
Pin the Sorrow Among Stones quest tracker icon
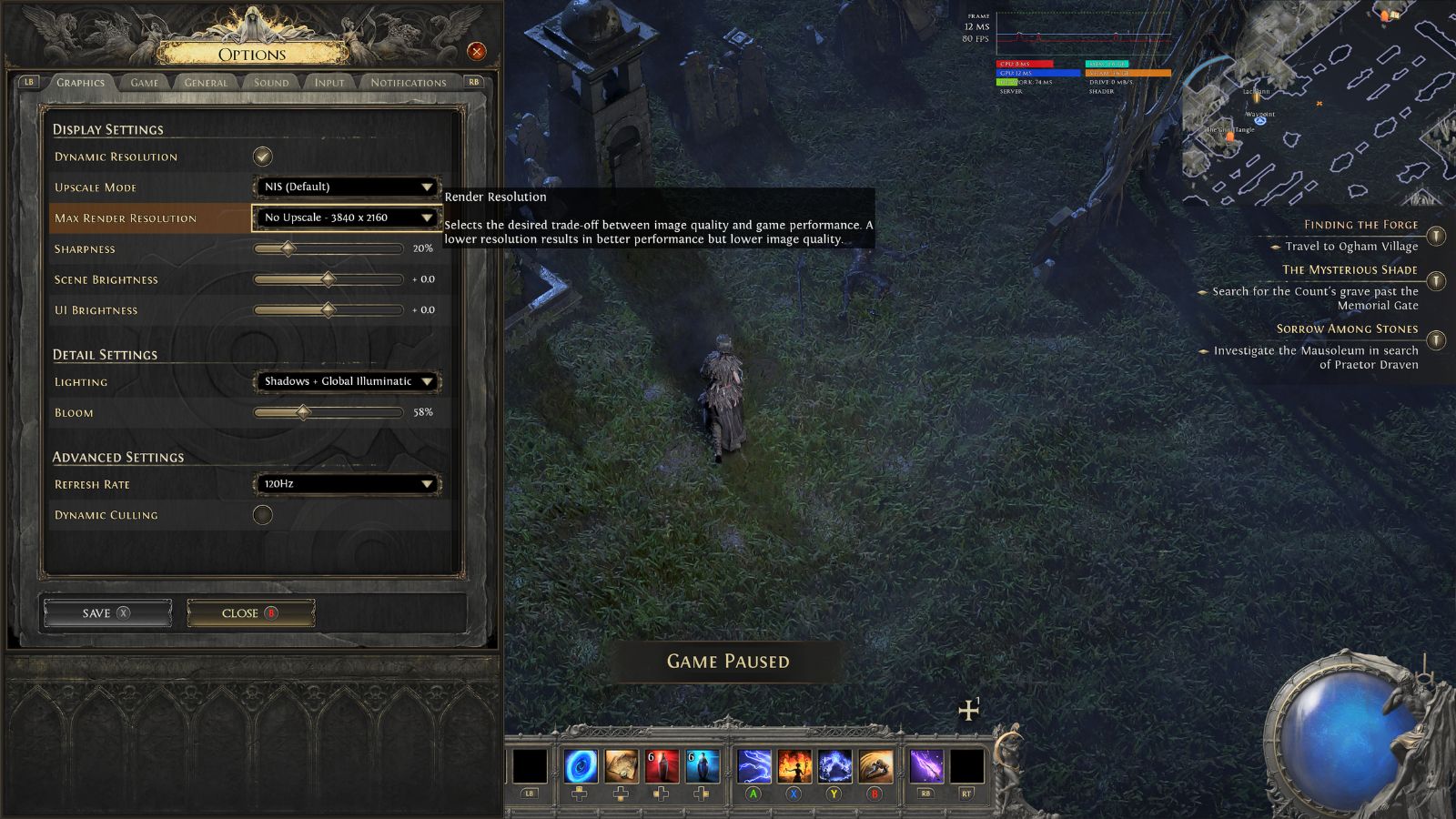click(x=1436, y=341)
